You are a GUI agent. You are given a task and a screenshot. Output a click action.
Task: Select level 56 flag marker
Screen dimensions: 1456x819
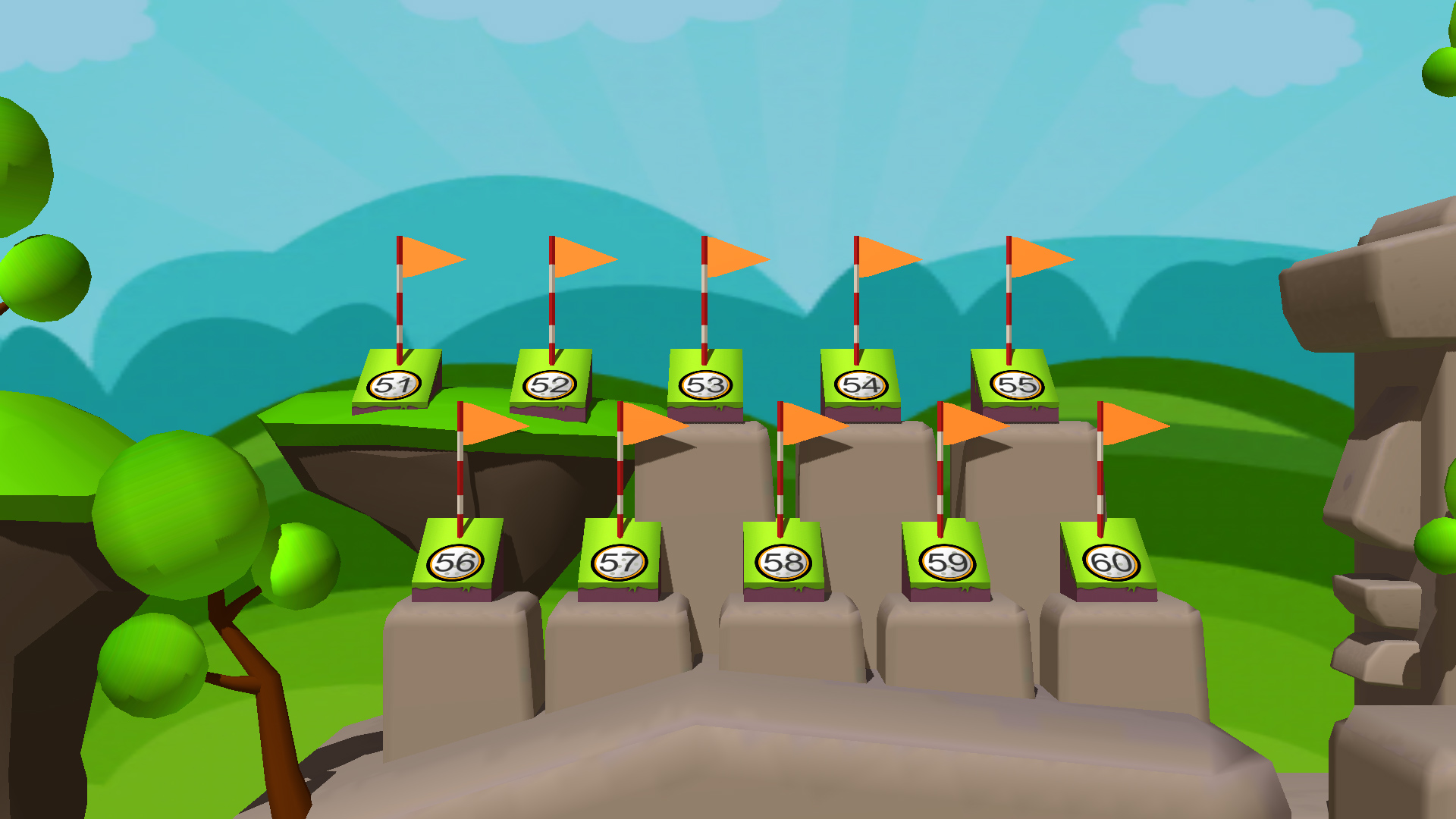pos(453,563)
